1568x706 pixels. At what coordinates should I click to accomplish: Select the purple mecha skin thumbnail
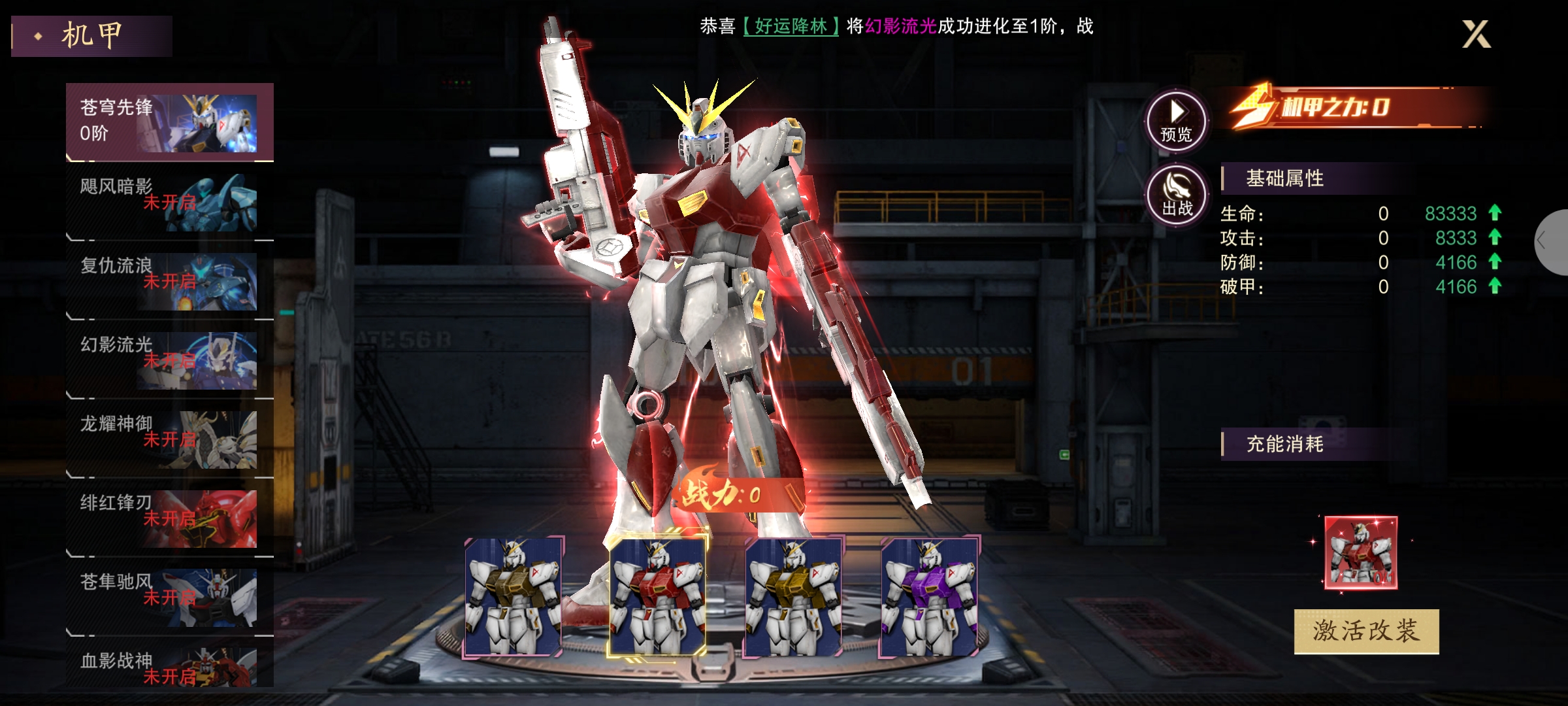coord(930,597)
